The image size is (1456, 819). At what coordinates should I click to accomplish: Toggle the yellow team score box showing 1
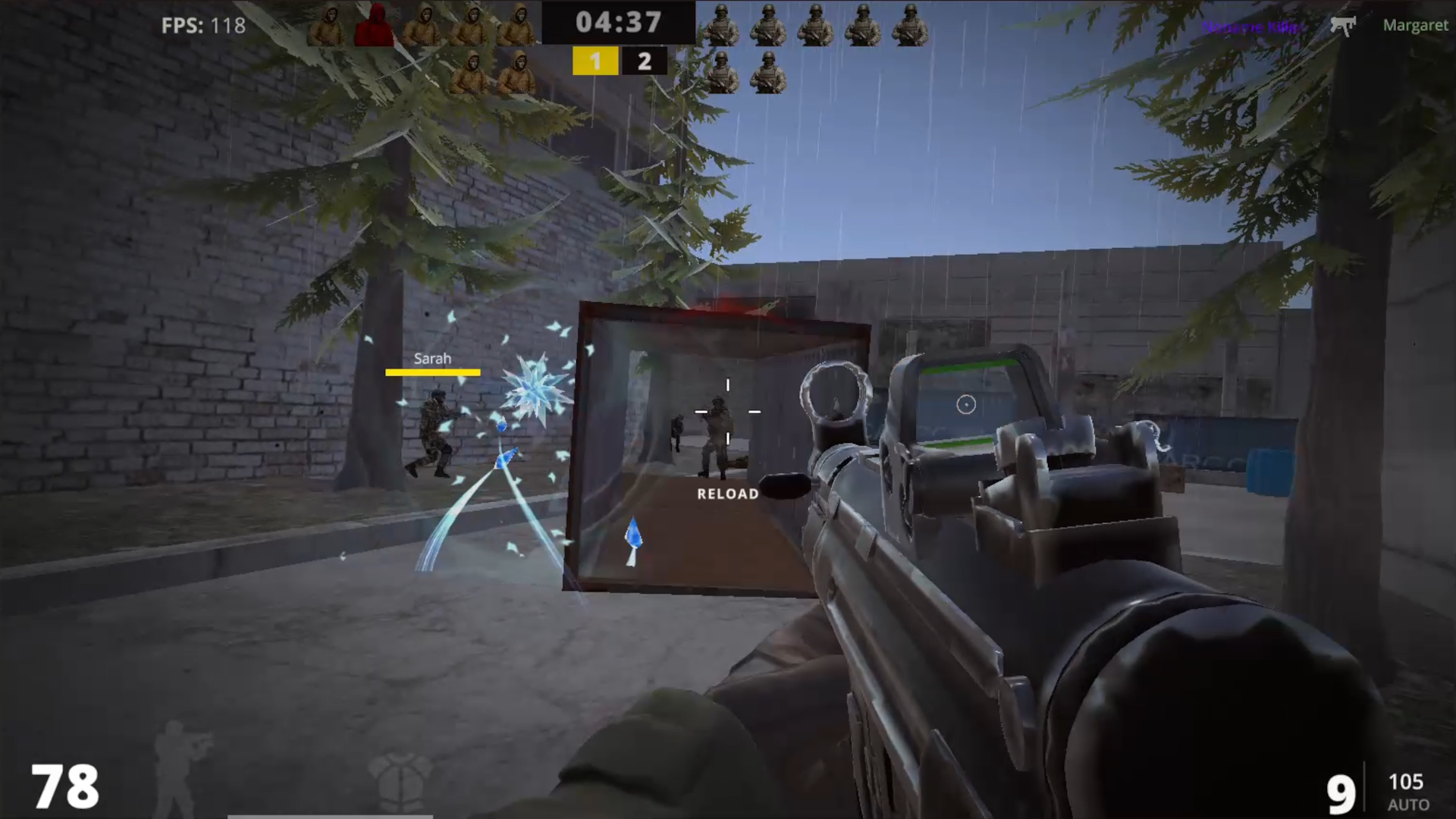coord(595,61)
